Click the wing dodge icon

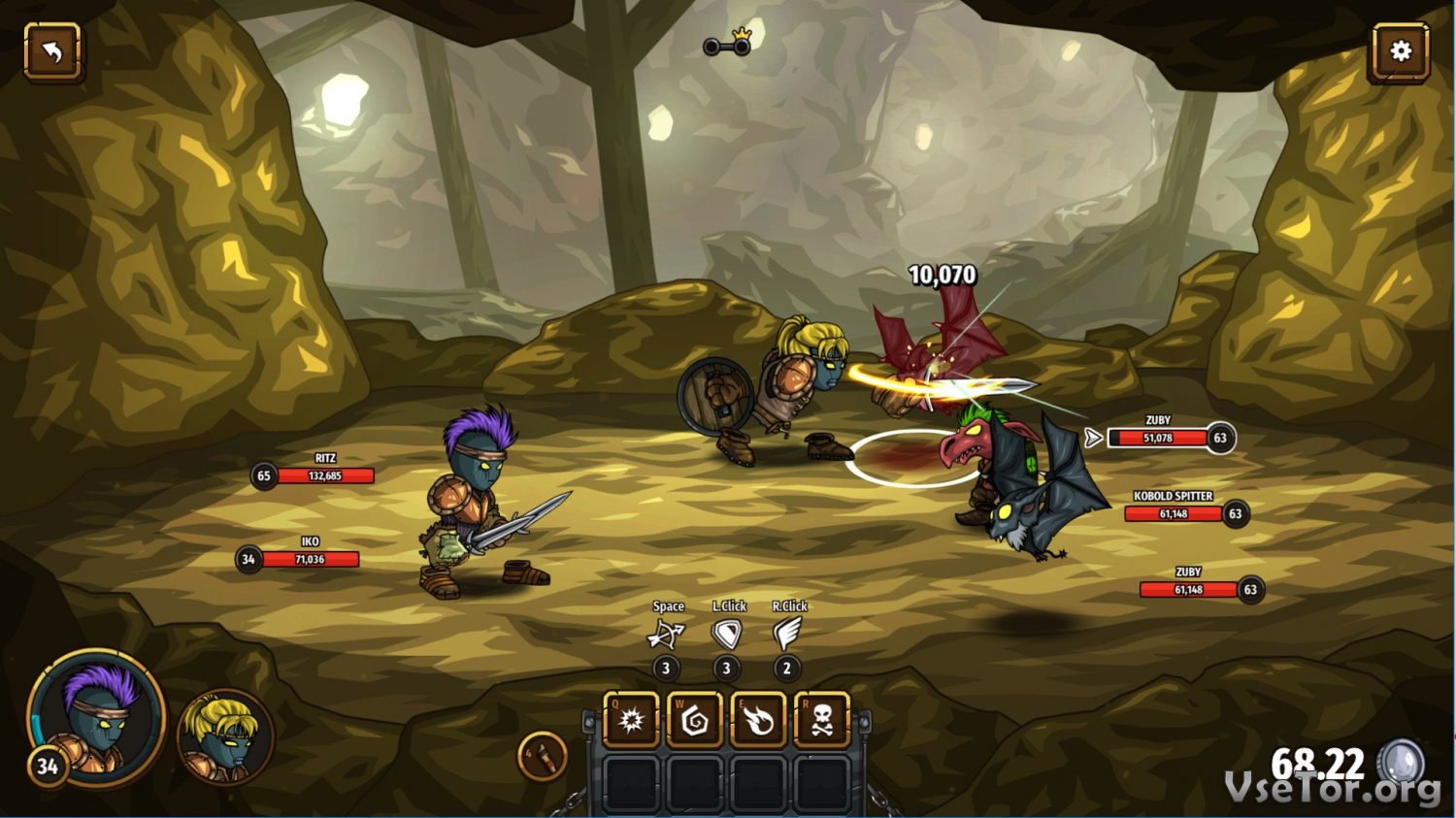point(787,635)
